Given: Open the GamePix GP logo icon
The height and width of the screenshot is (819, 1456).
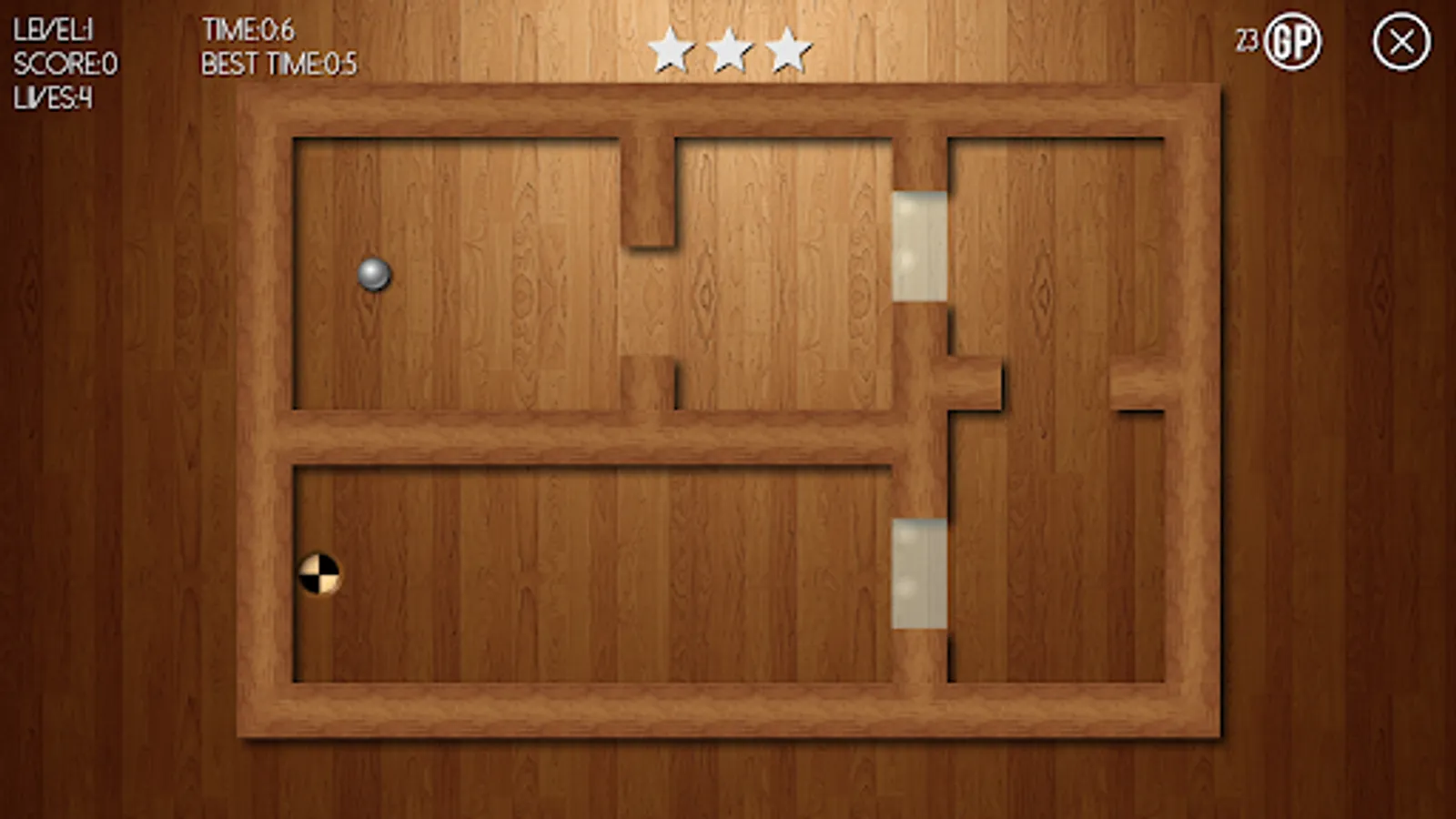Looking at the screenshot, I should (1291, 40).
